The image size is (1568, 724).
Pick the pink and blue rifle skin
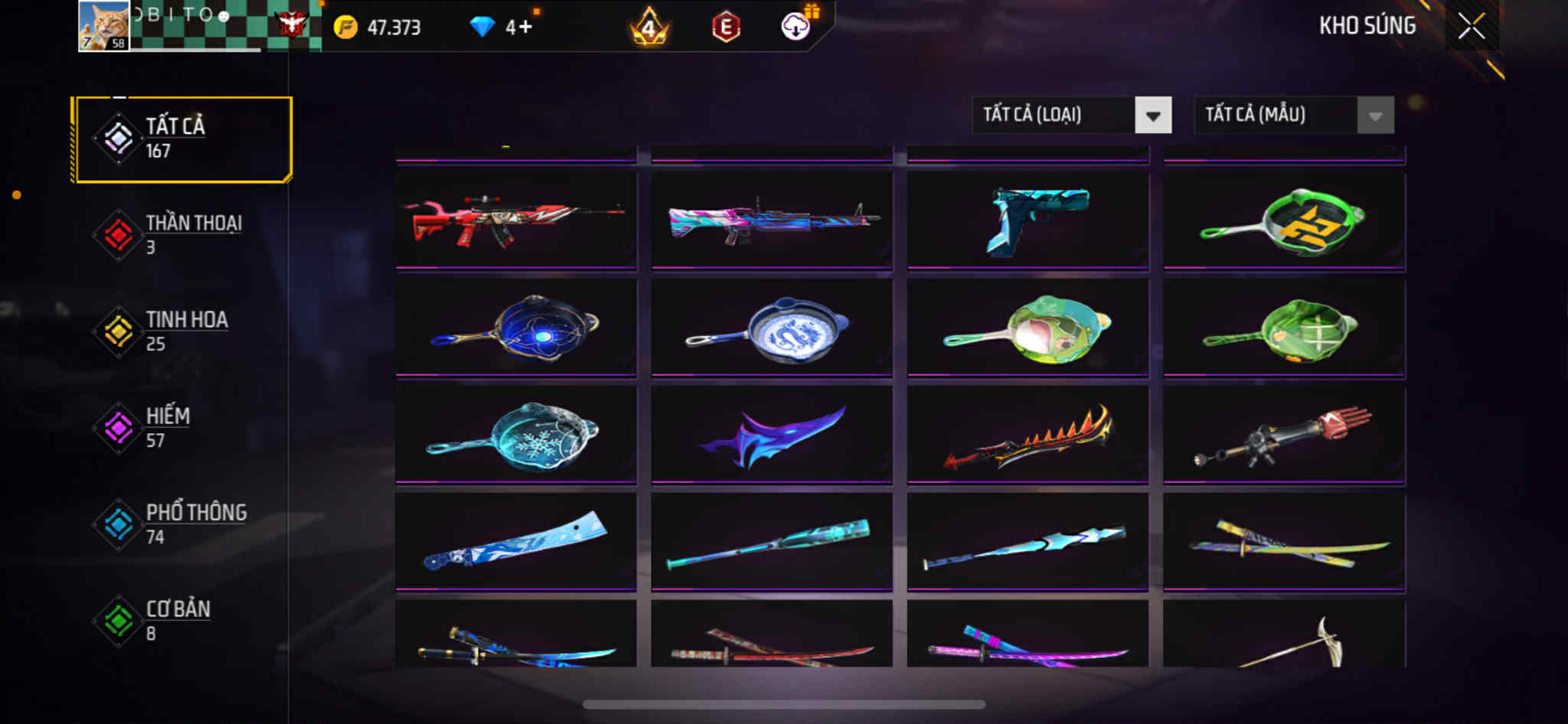[772, 220]
